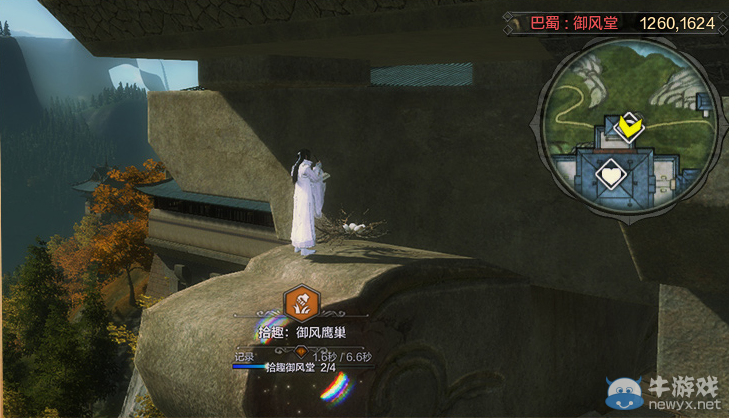Click the heart diamond marker on minimap
The height and width of the screenshot is (418, 729).
609,176
